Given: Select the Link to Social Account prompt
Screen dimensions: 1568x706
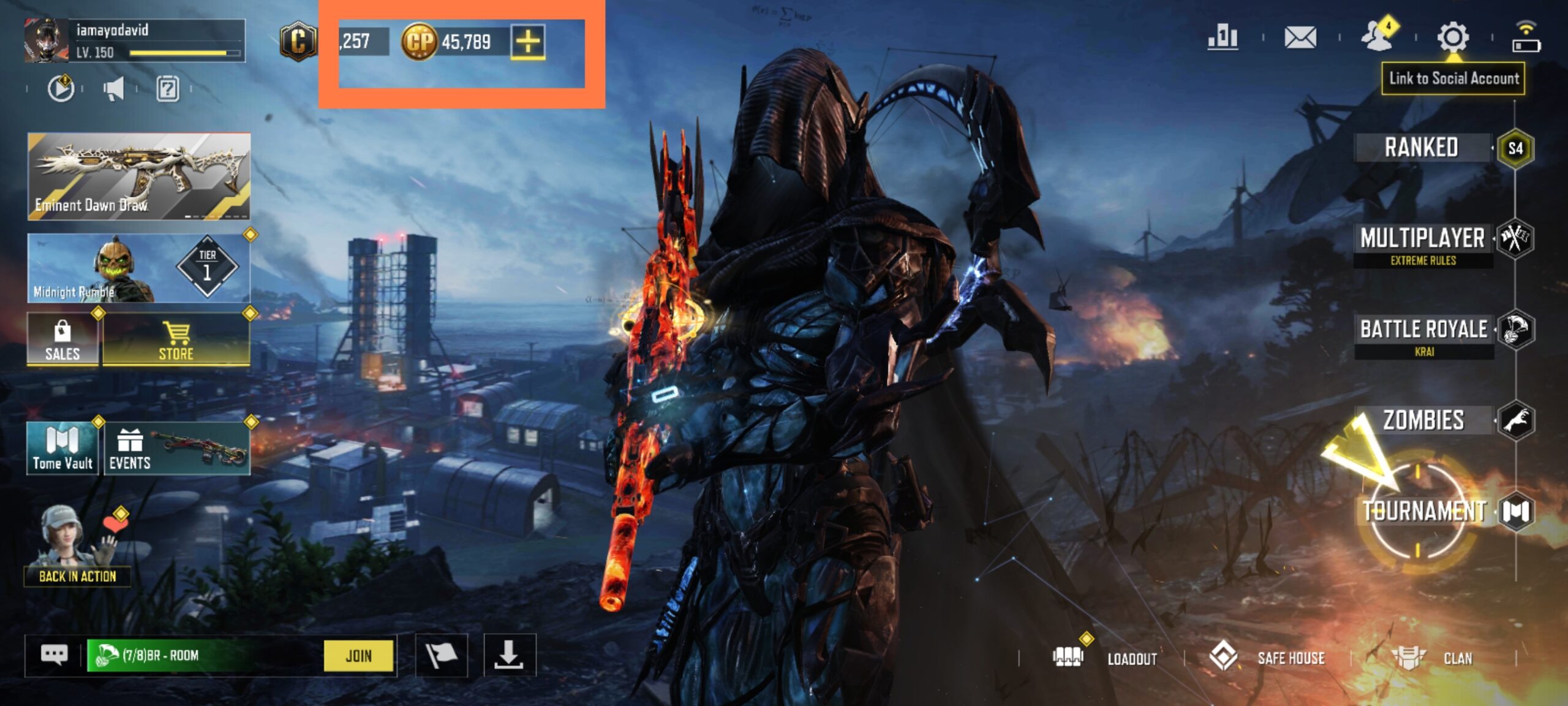Looking at the screenshot, I should coord(1453,78).
